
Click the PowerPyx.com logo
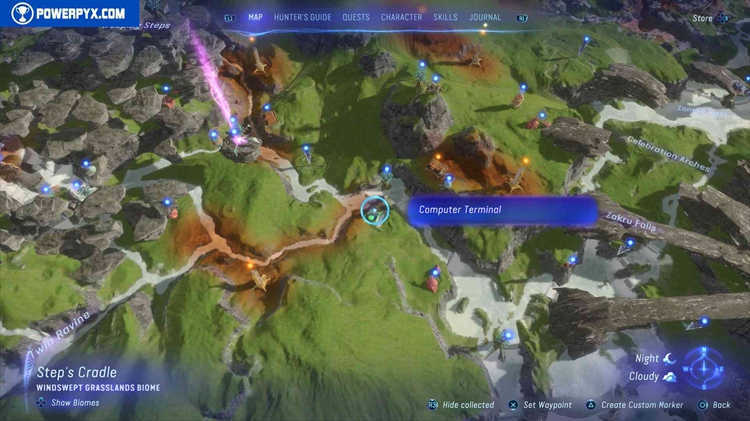click(x=68, y=13)
